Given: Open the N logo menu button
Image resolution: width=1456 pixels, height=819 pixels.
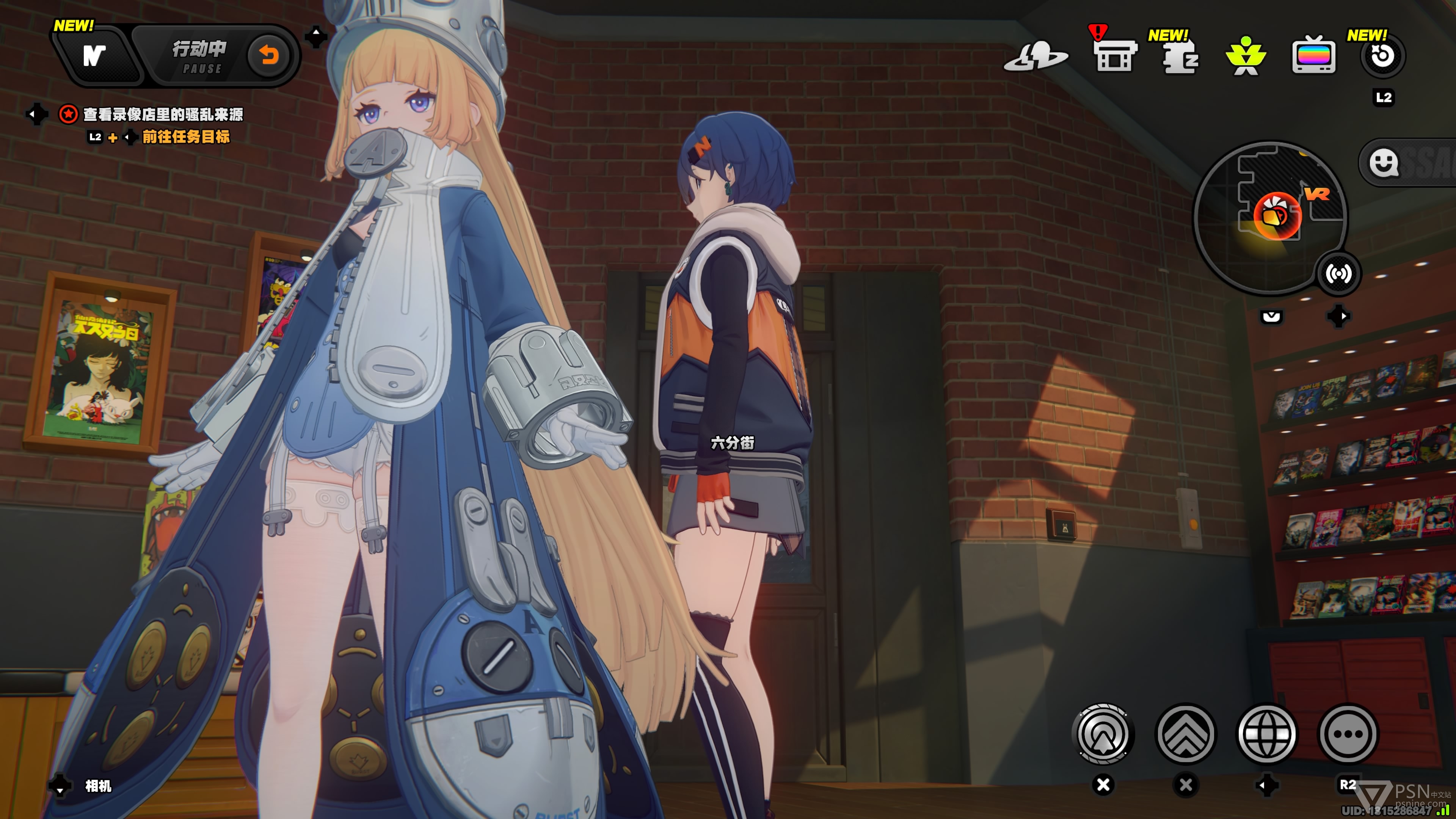Looking at the screenshot, I should click(x=94, y=55).
